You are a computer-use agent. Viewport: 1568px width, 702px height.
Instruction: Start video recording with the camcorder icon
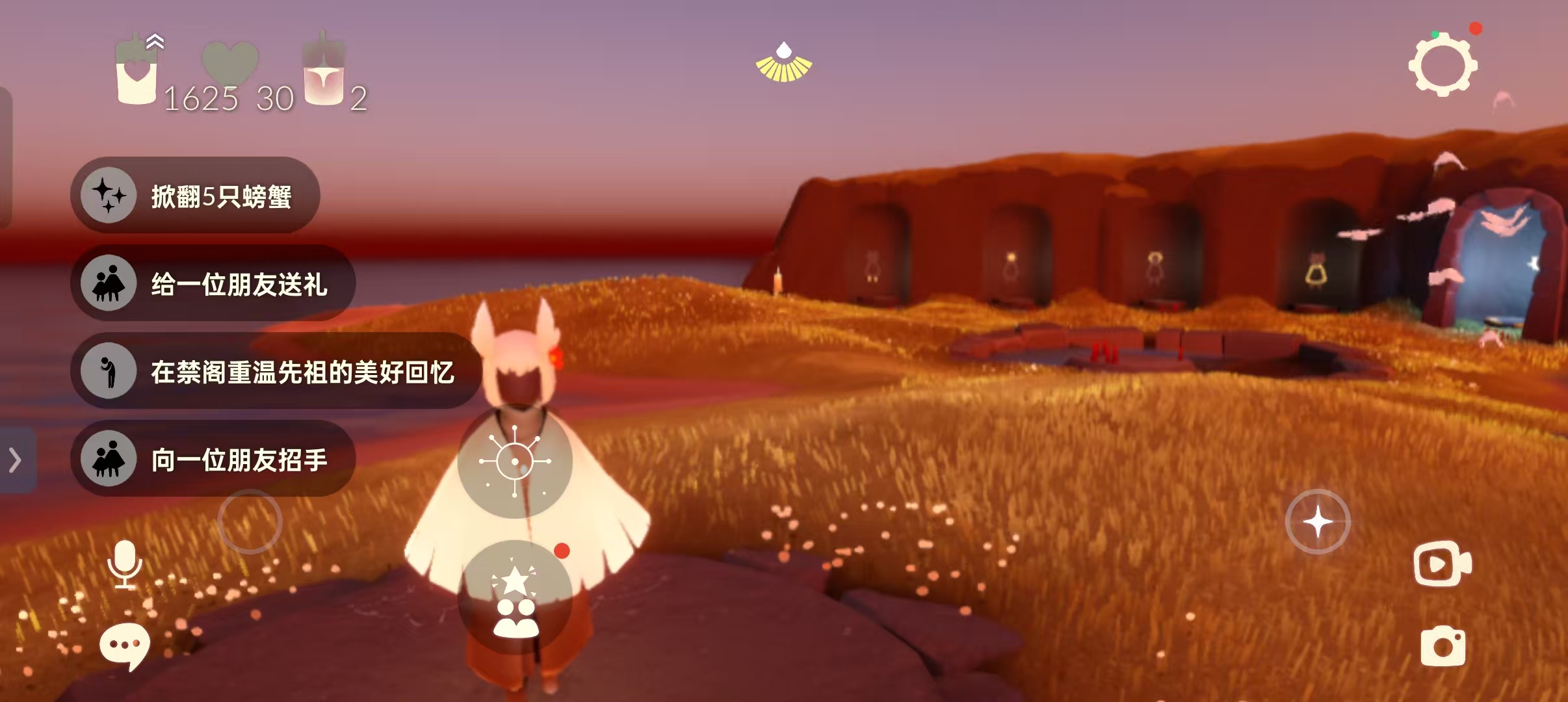[1443, 564]
